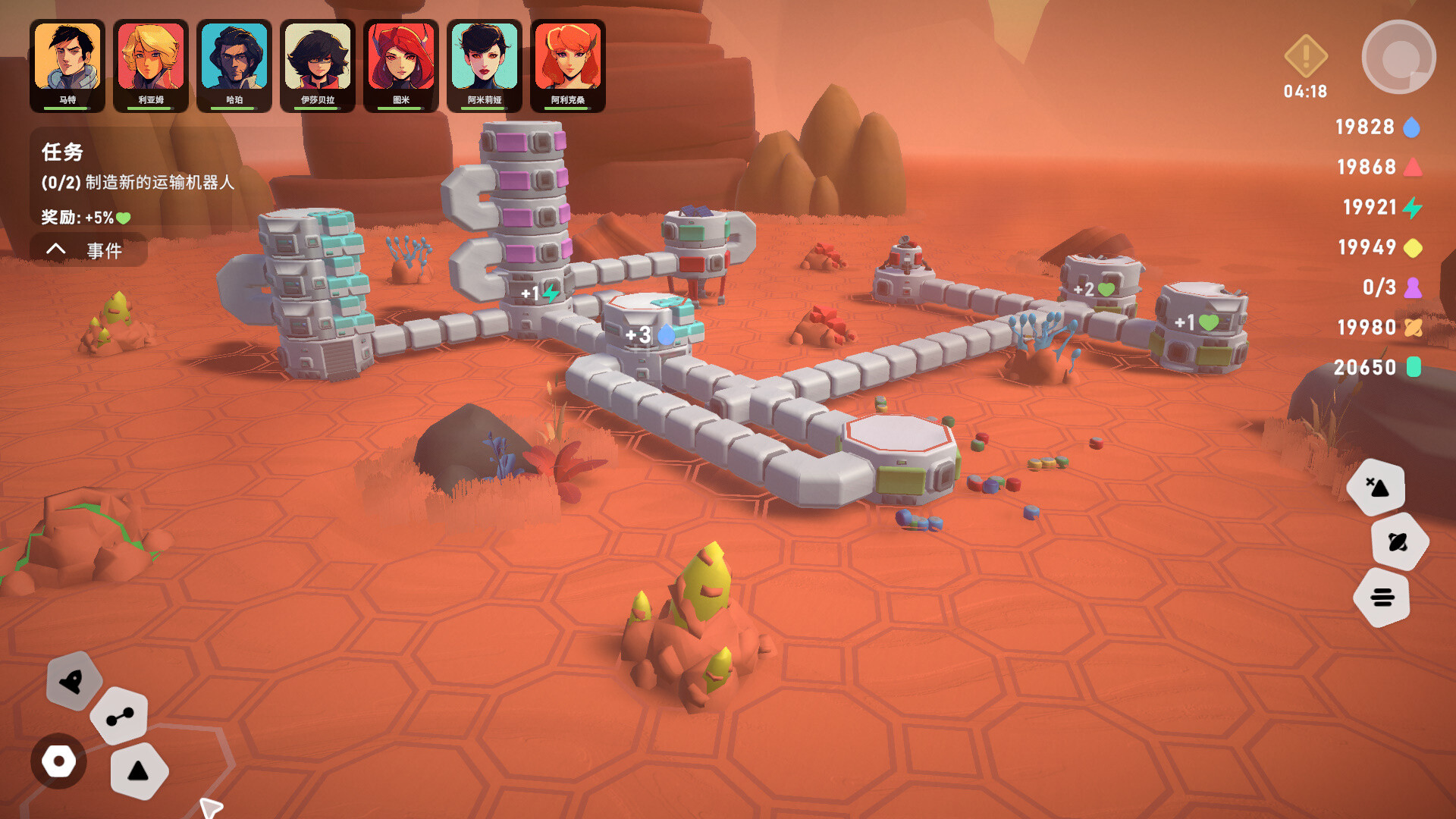Open the planet overview icon

click(1399, 541)
